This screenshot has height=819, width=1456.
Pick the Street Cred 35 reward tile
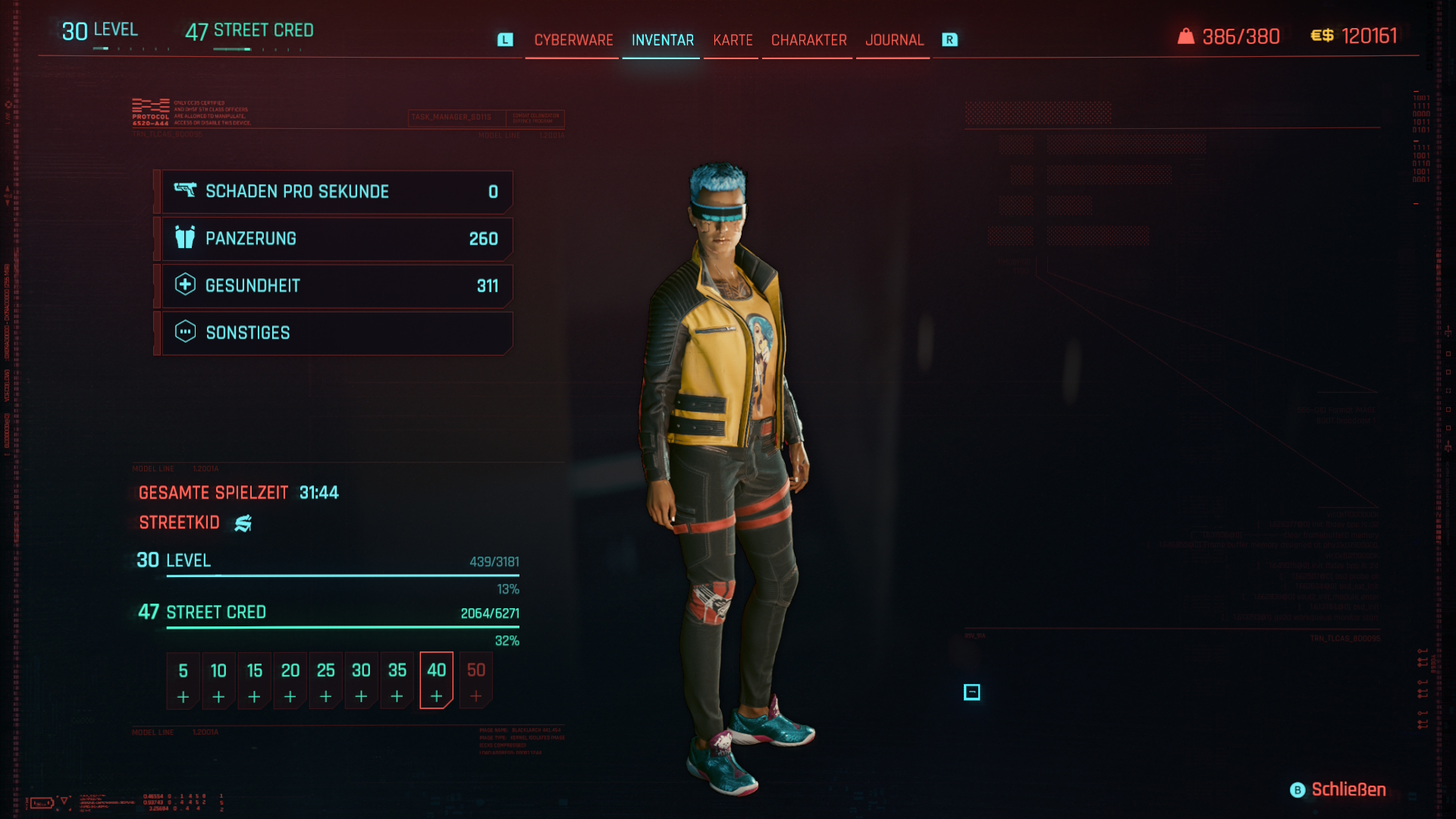[397, 680]
